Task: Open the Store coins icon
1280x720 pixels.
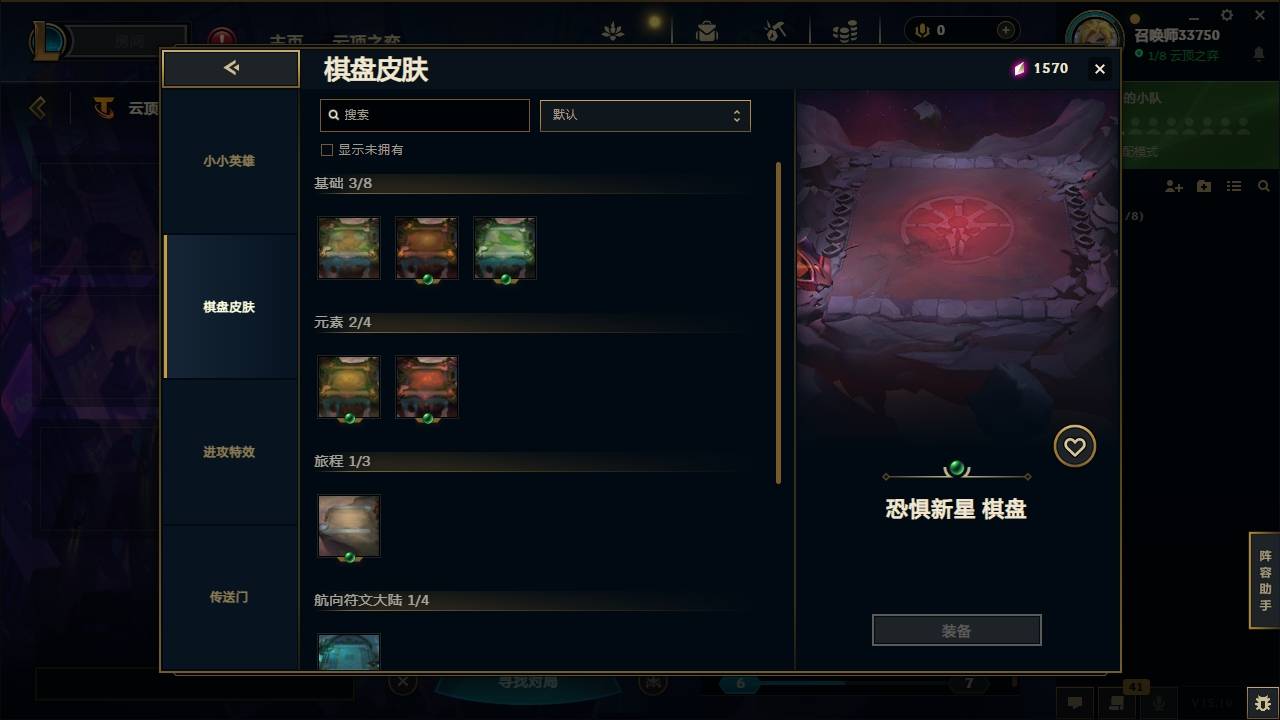Action: pos(845,30)
